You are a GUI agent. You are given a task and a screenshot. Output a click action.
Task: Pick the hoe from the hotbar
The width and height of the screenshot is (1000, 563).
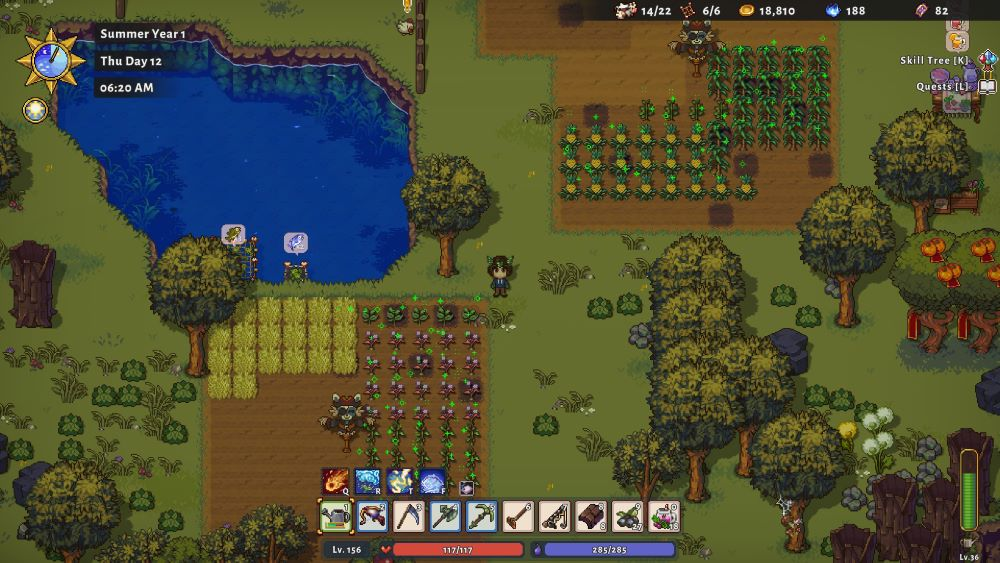pos(518,517)
